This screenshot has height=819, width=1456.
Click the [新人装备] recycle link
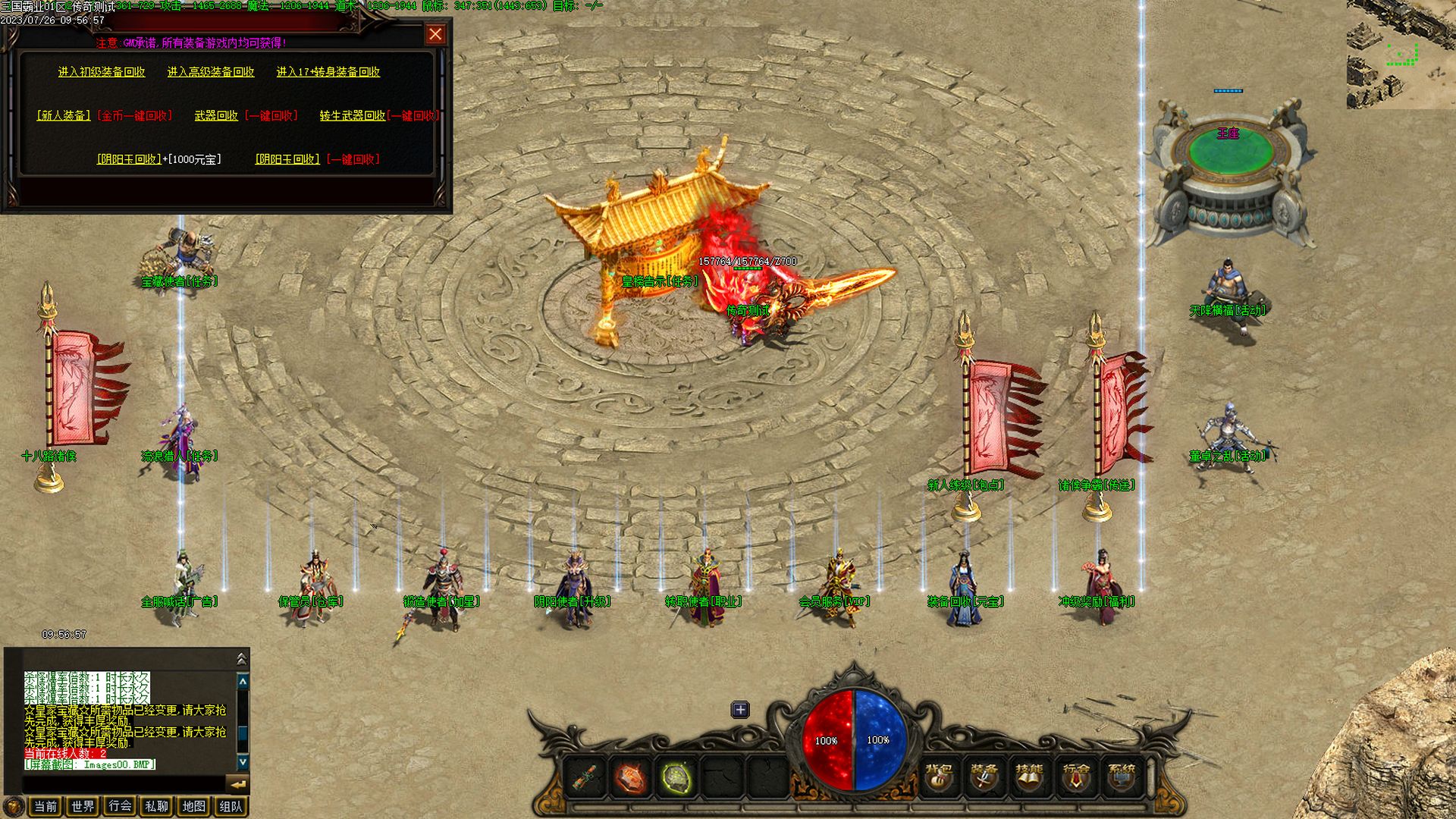[x=64, y=116]
